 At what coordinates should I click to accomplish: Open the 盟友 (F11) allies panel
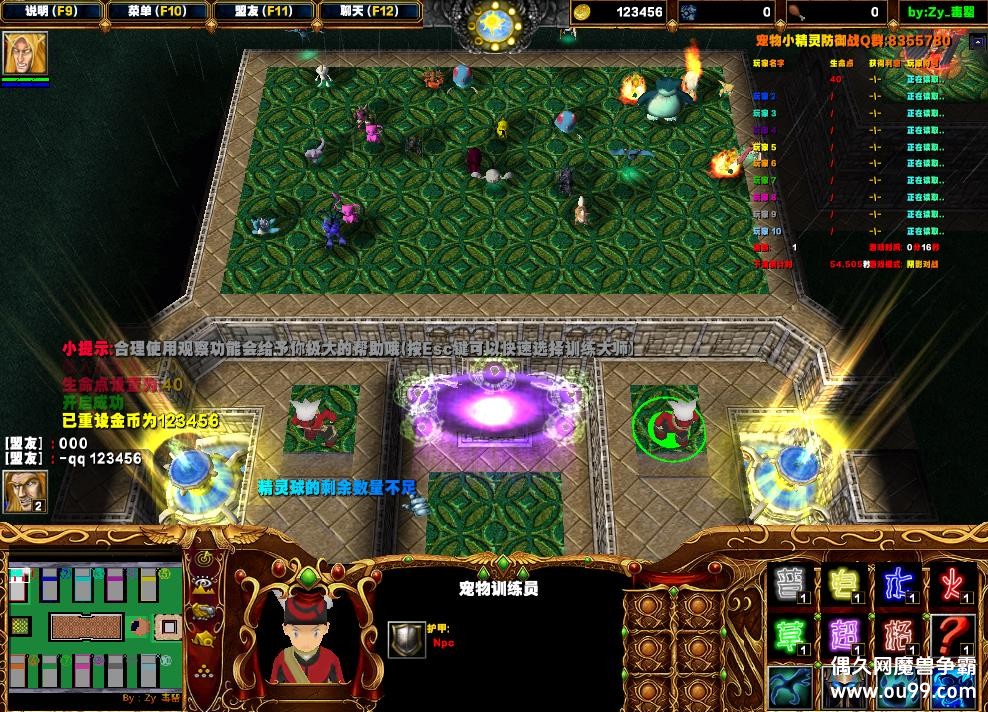pyautogui.click(x=264, y=12)
